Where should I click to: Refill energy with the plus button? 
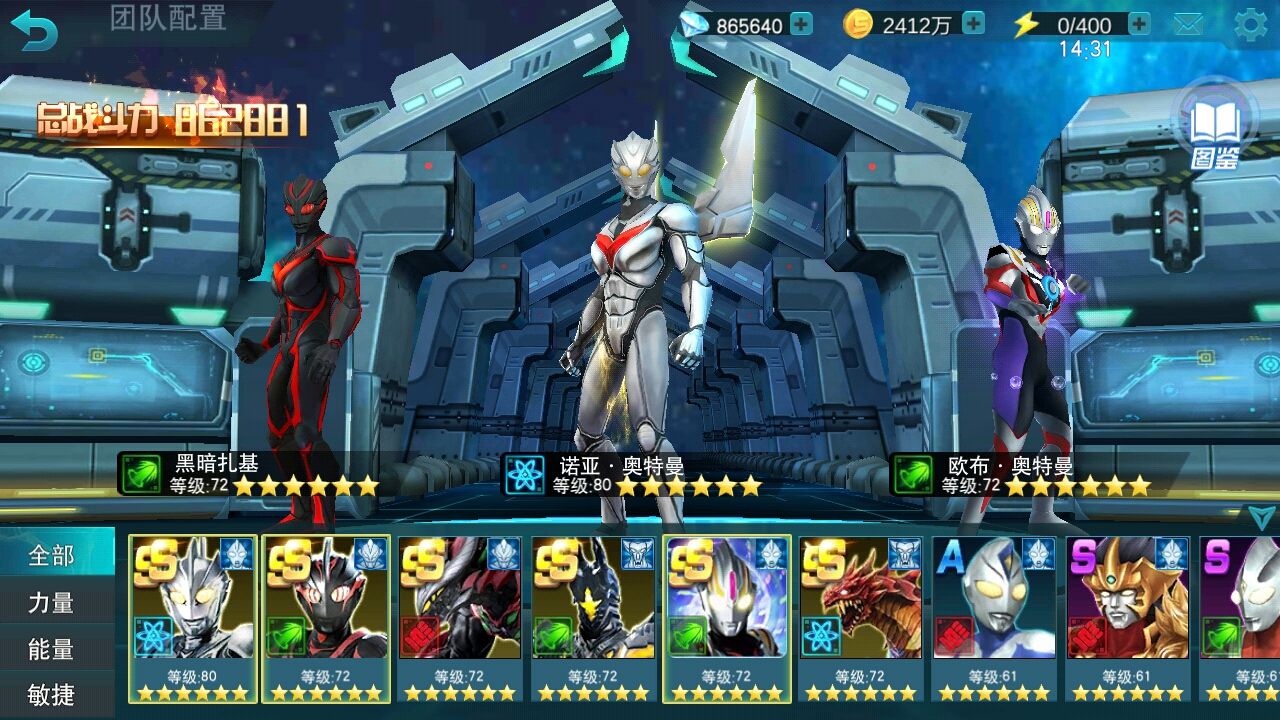(x=1138, y=24)
